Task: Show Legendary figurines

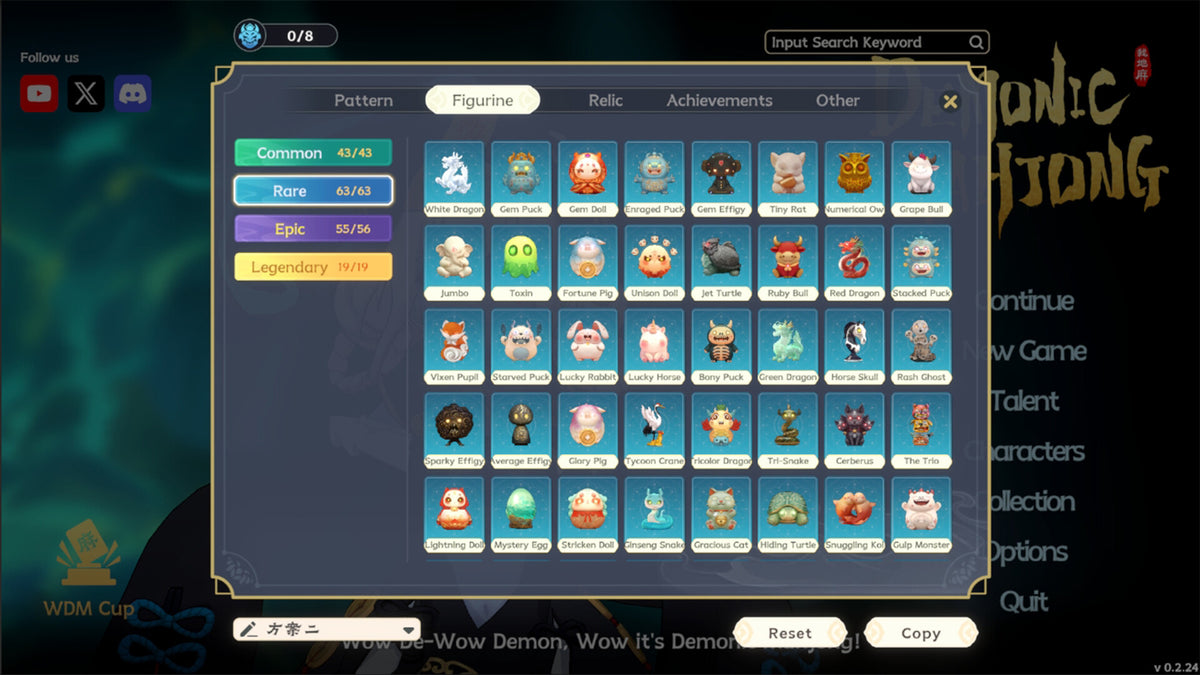Action: [313, 267]
